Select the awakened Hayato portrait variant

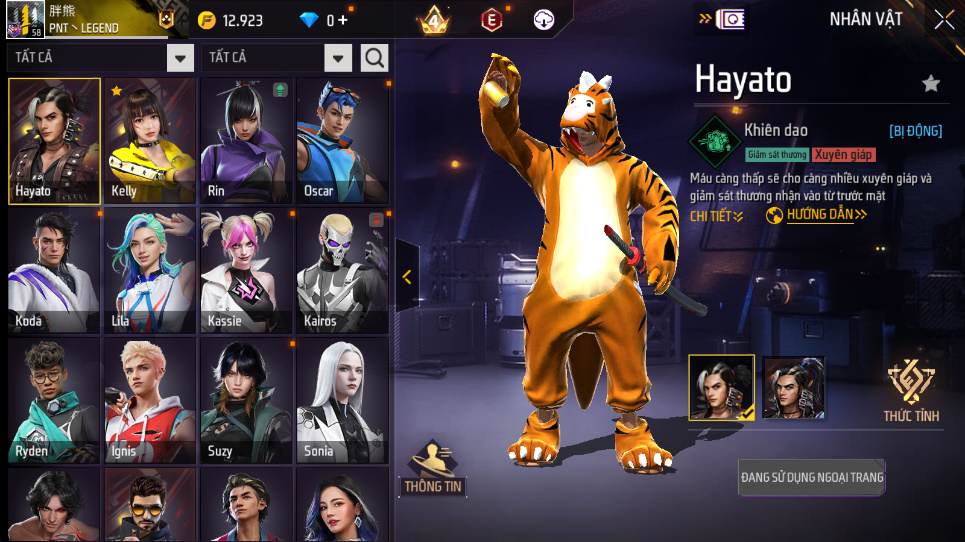(x=794, y=387)
